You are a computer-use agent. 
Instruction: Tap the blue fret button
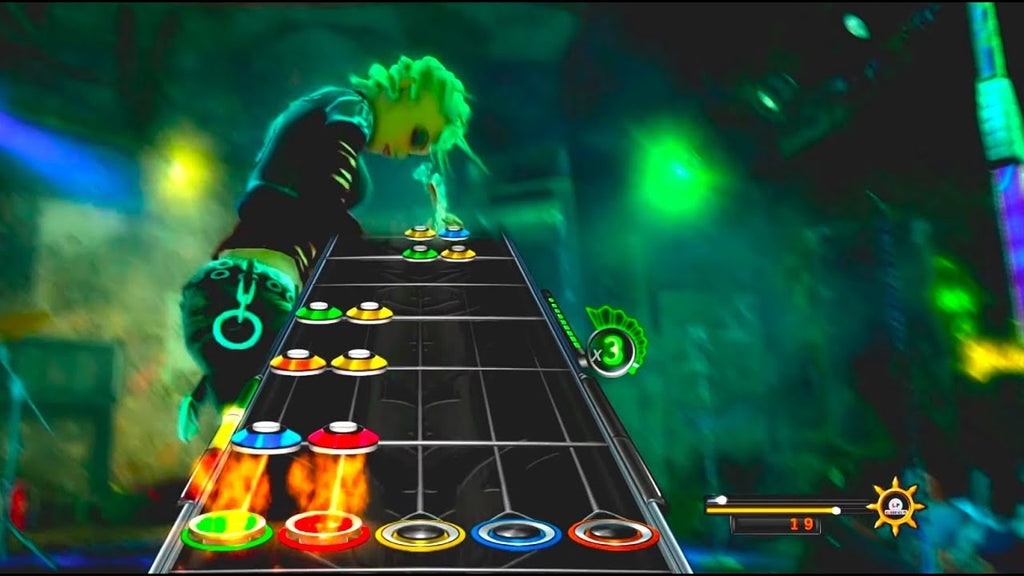517,533
